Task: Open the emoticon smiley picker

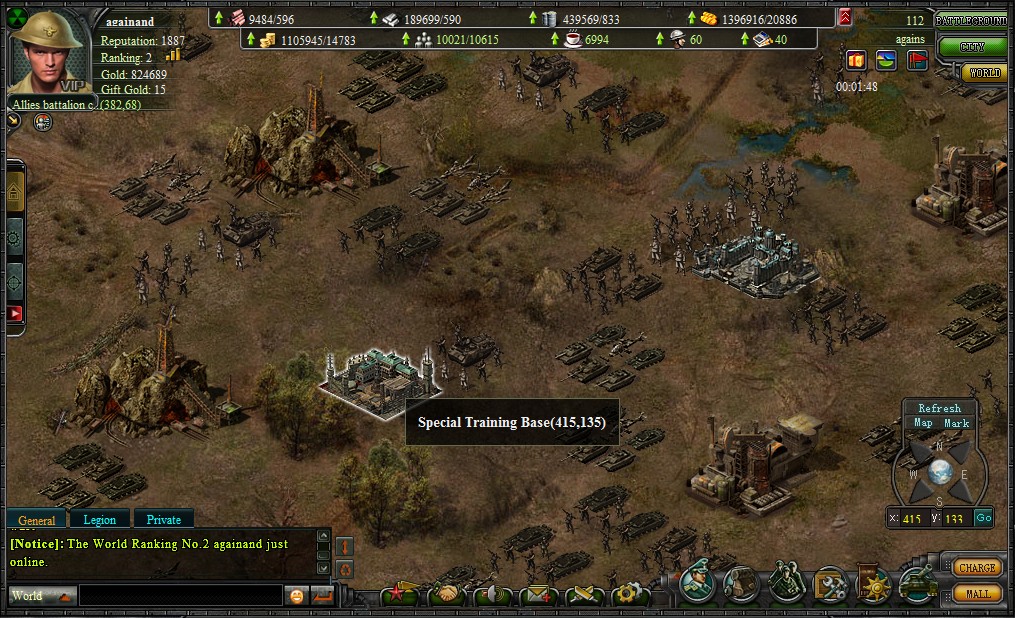Action: (x=297, y=596)
